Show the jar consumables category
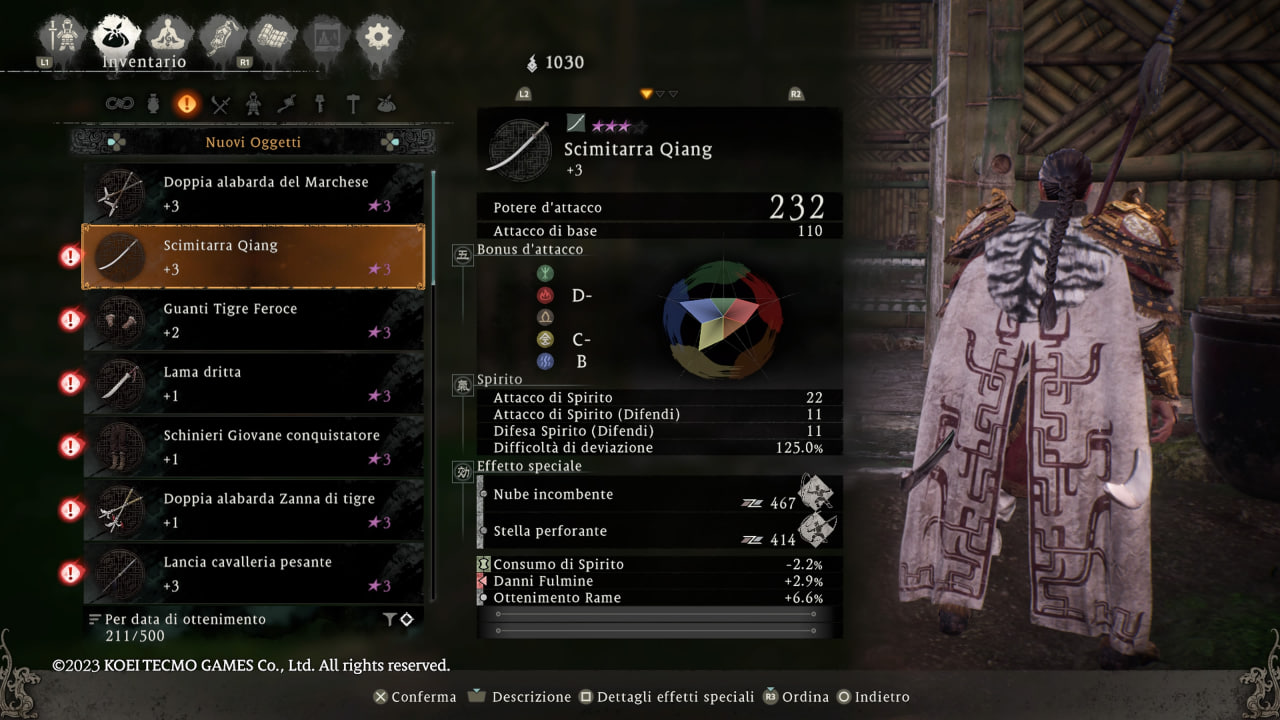 153,103
